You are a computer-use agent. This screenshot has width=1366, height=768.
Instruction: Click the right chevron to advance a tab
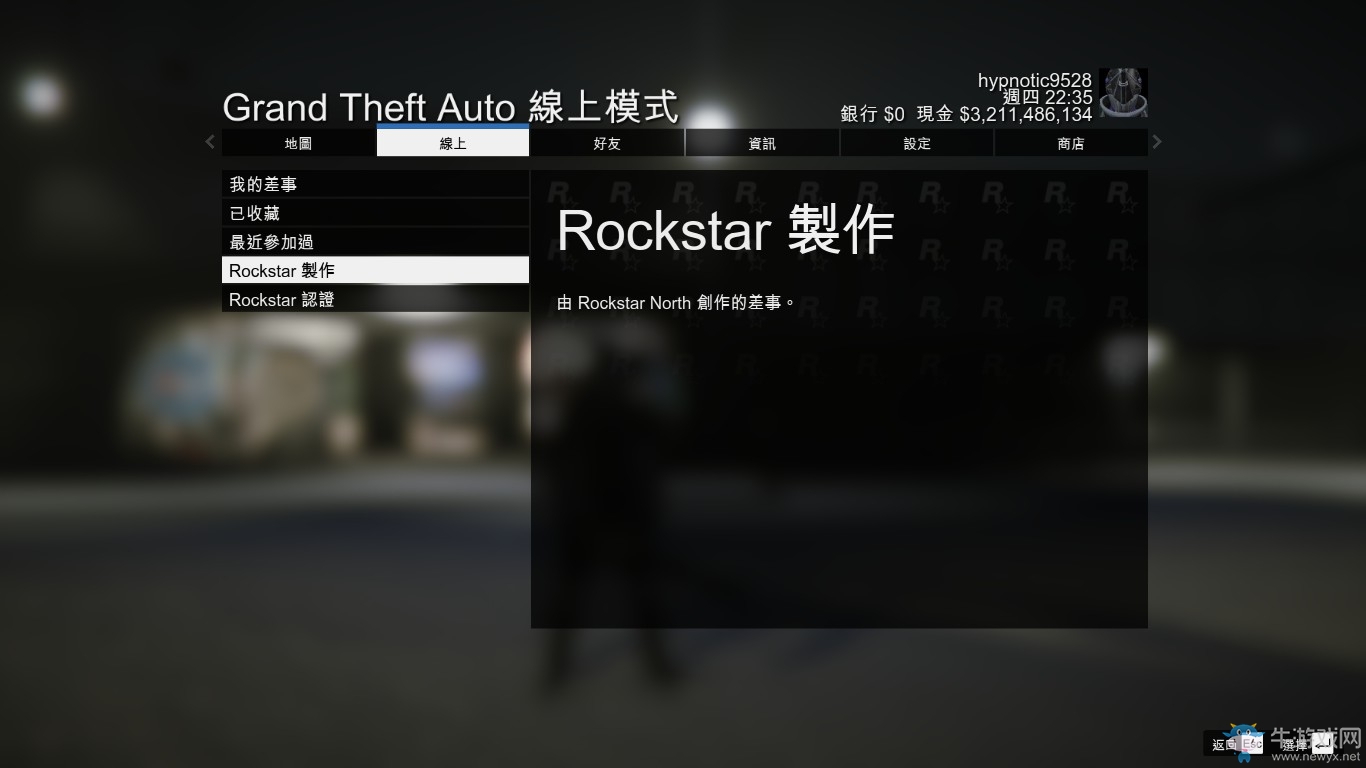pyautogui.click(x=1156, y=142)
